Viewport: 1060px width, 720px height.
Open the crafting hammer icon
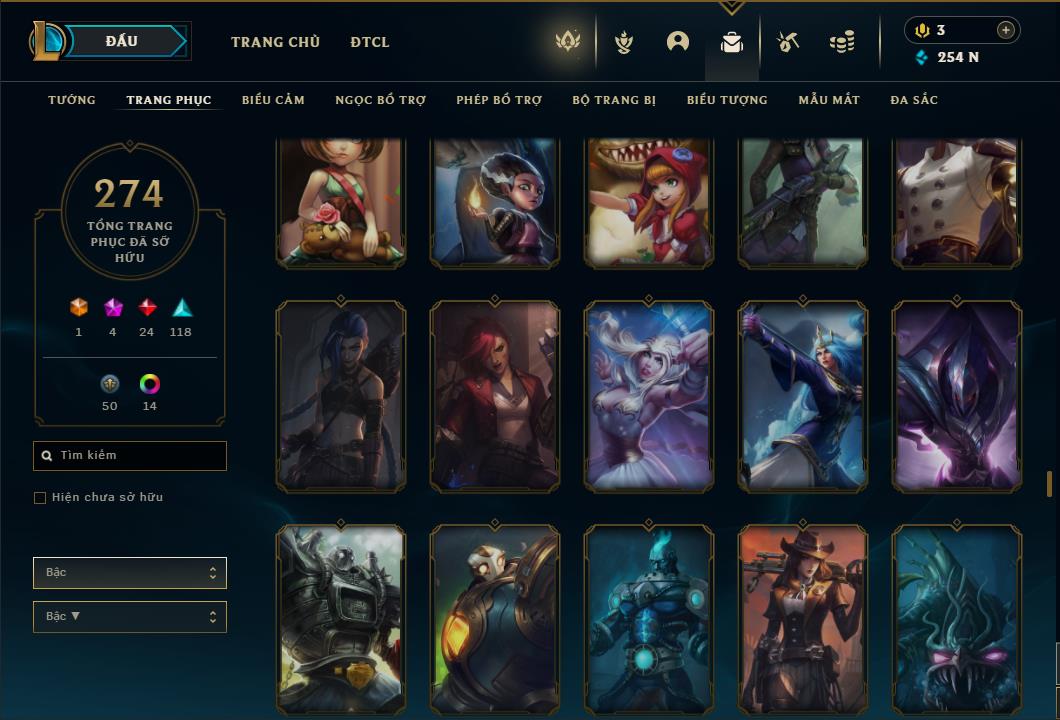788,42
